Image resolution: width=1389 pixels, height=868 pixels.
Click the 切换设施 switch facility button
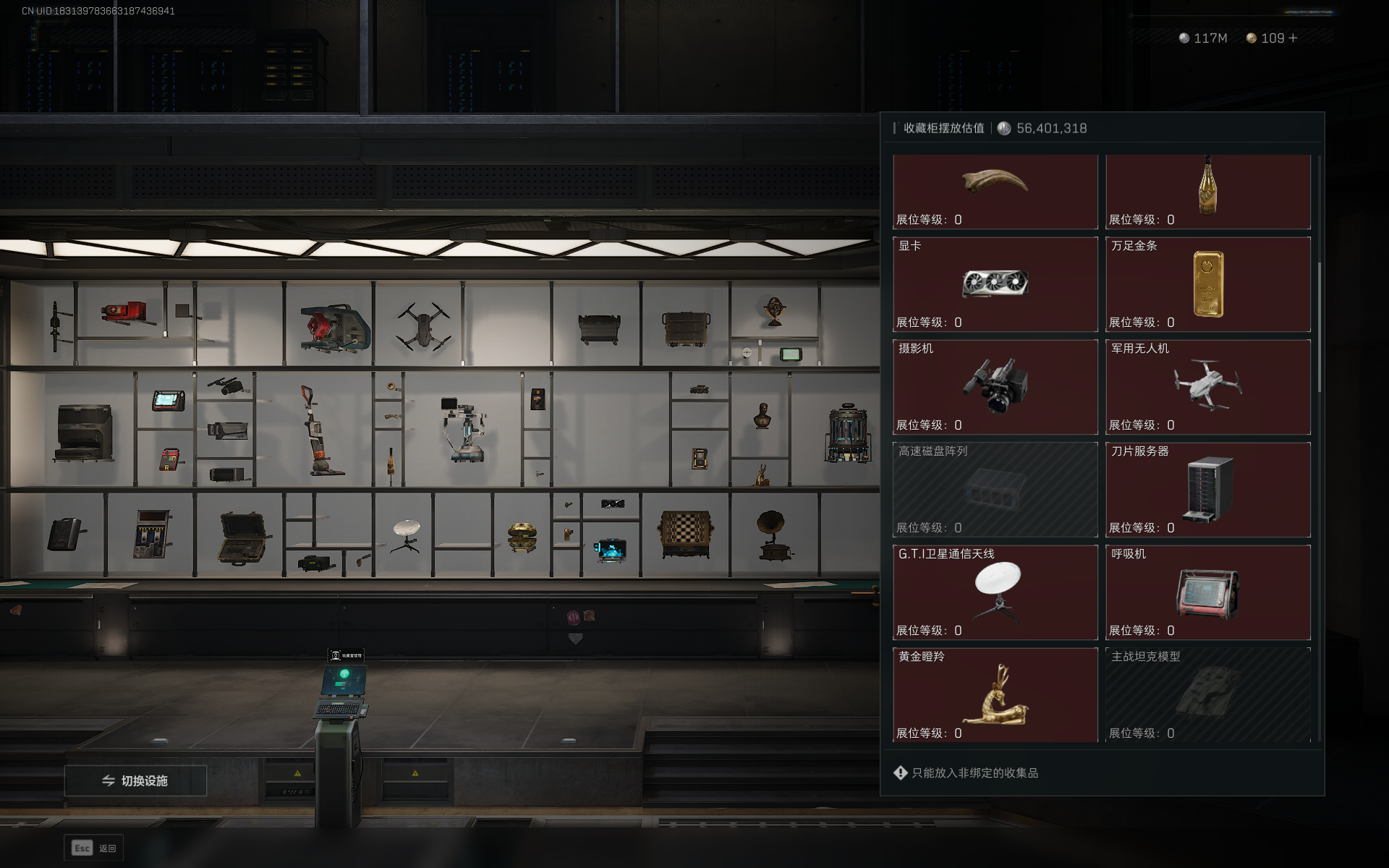pos(135,780)
